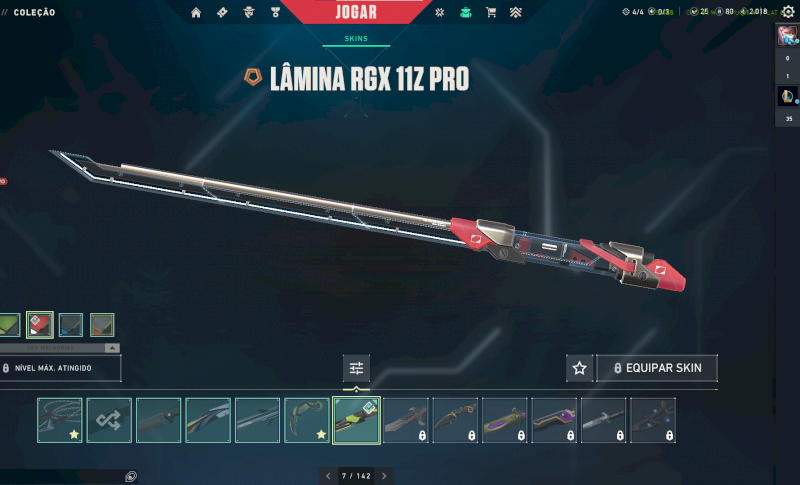
Task: Select the locked purple-handled knife skin
Action: (x=554, y=420)
